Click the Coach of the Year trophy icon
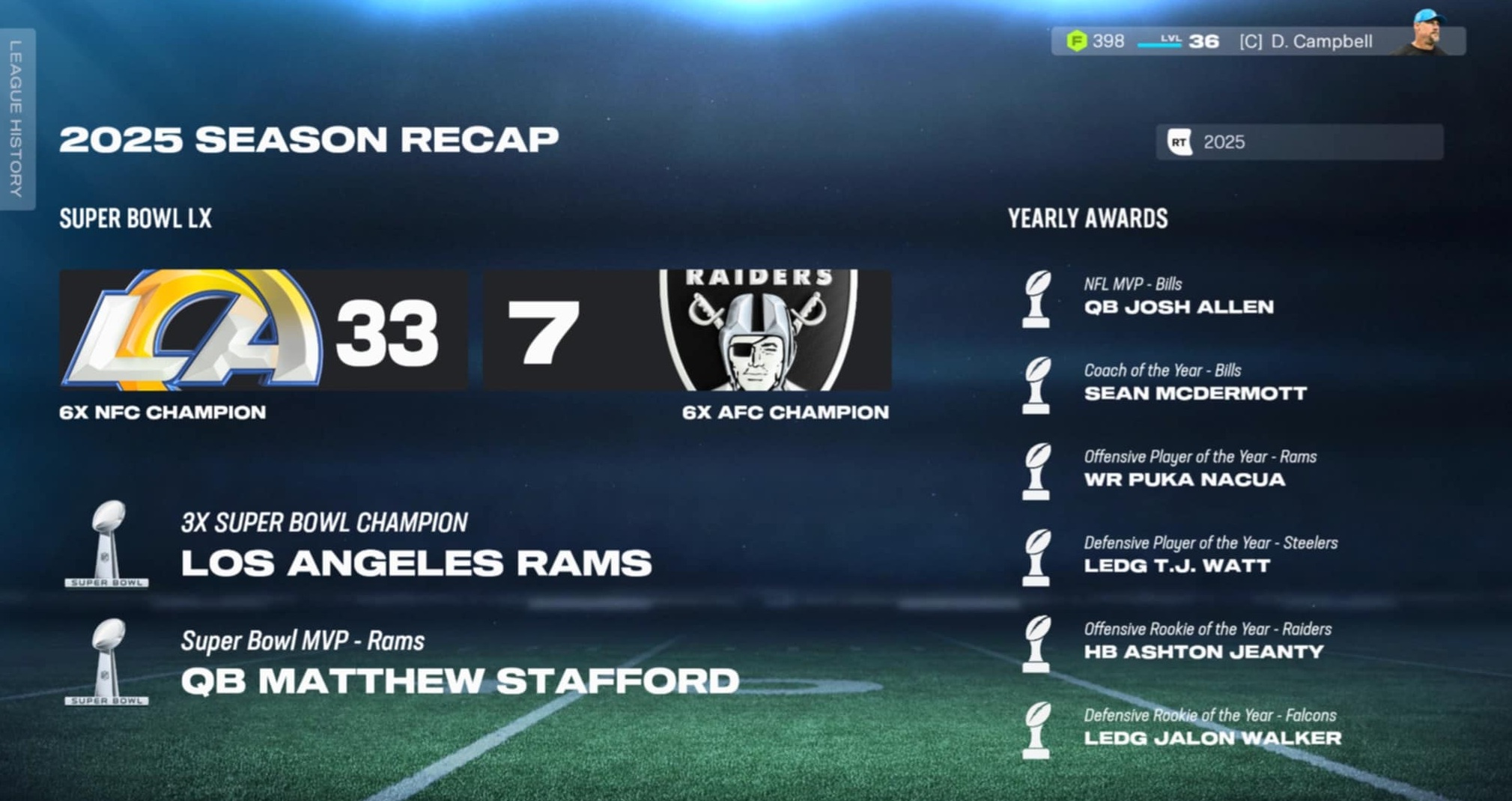Viewport: 1512px width, 801px height. click(x=1037, y=386)
